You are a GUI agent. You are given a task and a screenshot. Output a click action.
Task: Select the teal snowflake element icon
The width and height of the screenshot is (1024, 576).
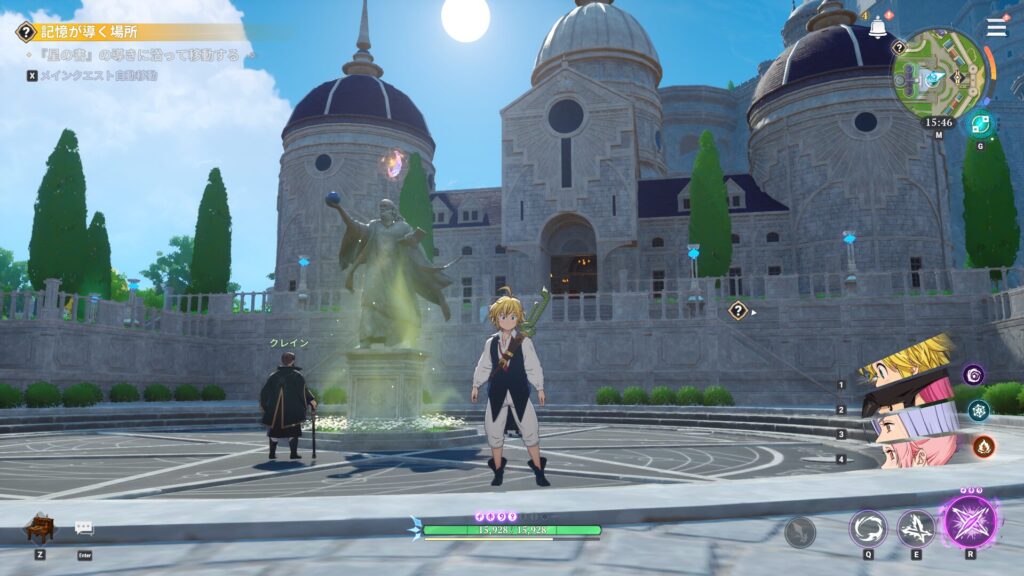pyautogui.click(x=978, y=410)
